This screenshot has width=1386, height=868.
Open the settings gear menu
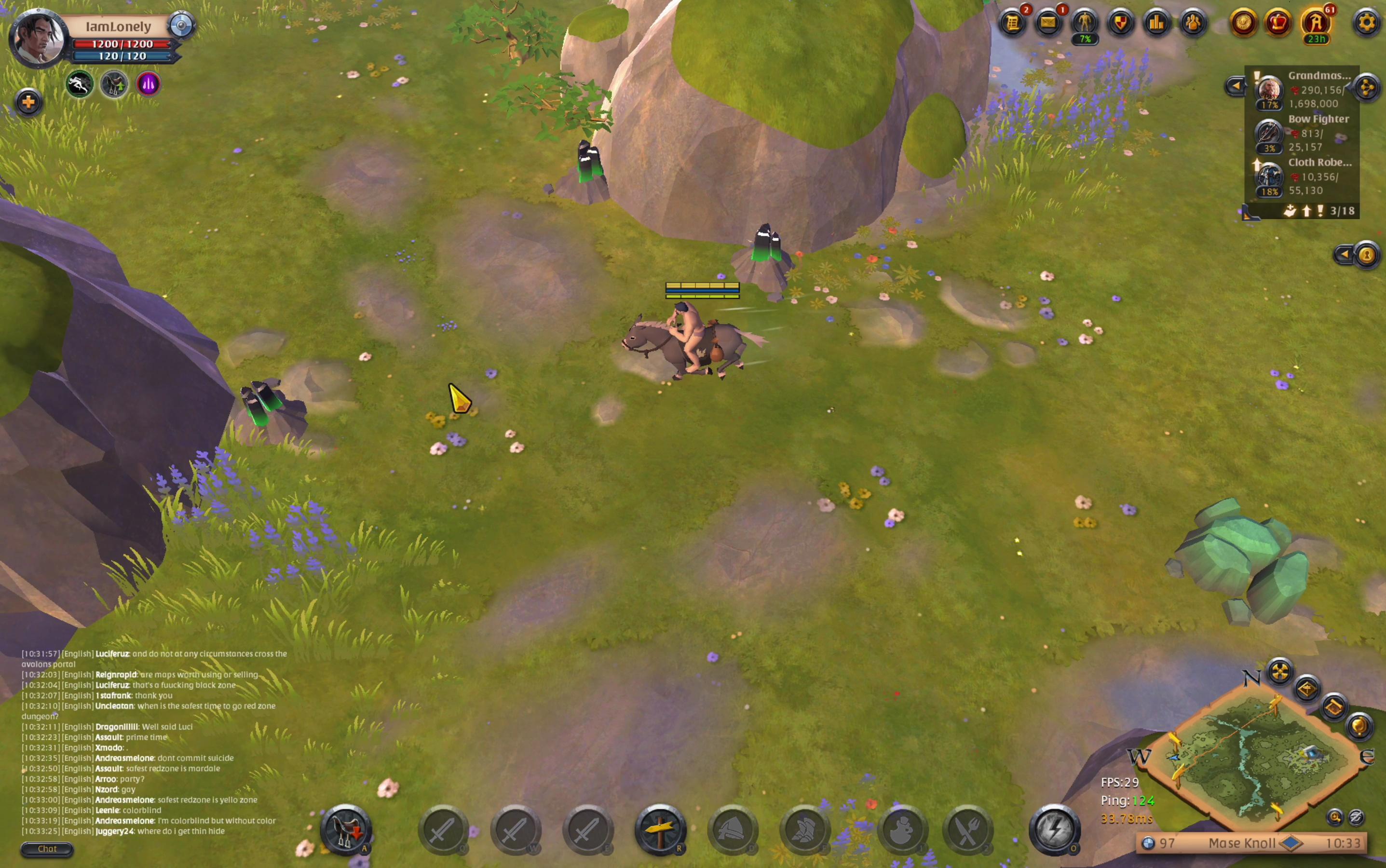coord(1367,23)
